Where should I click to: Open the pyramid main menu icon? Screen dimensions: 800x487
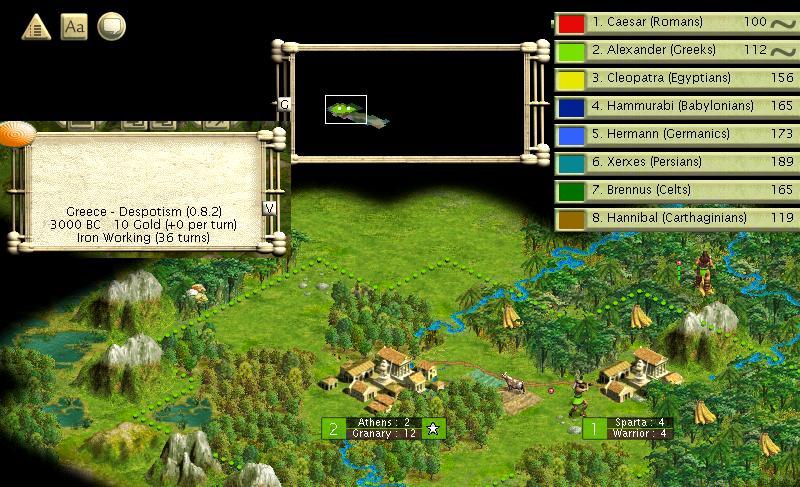tap(36, 26)
